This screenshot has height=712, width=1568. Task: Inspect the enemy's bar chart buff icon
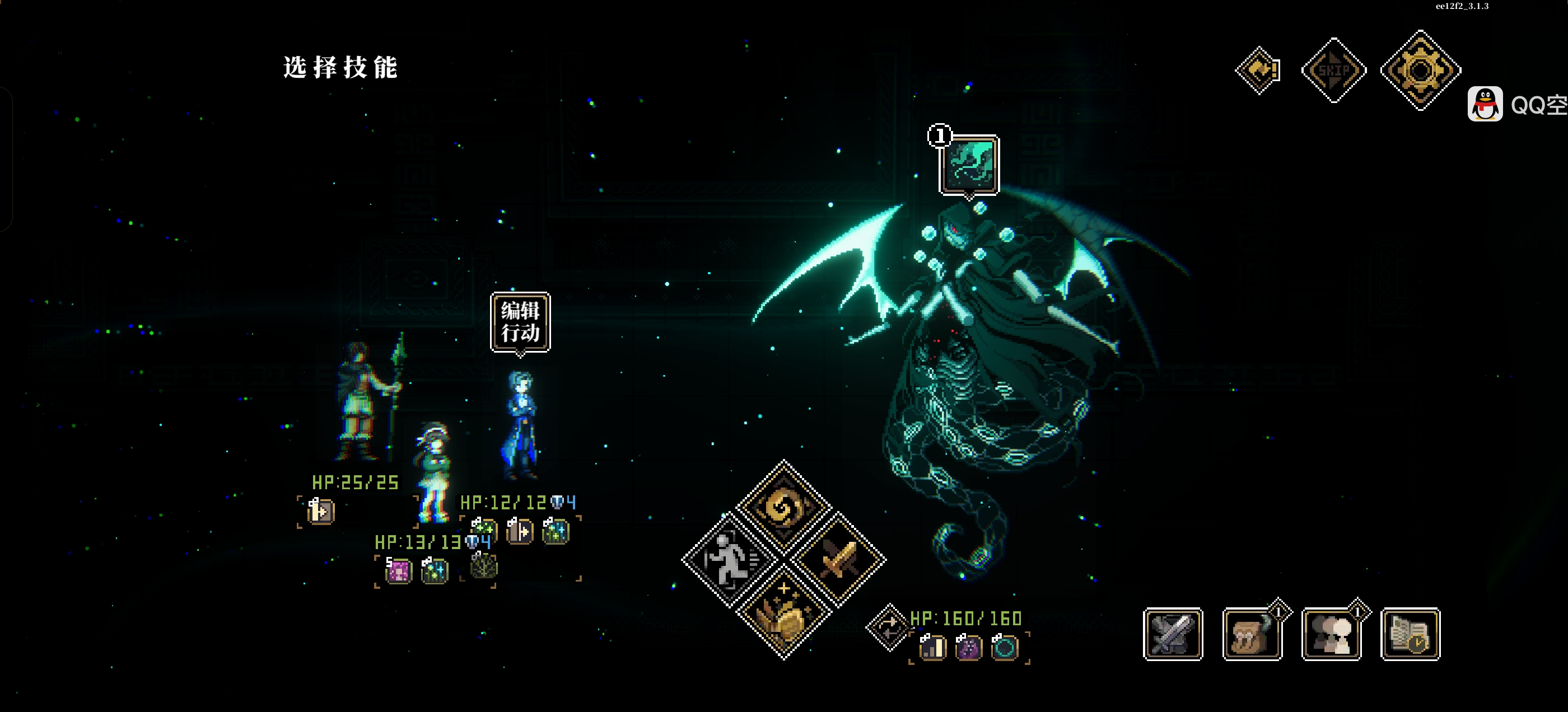pyautogui.click(x=932, y=647)
